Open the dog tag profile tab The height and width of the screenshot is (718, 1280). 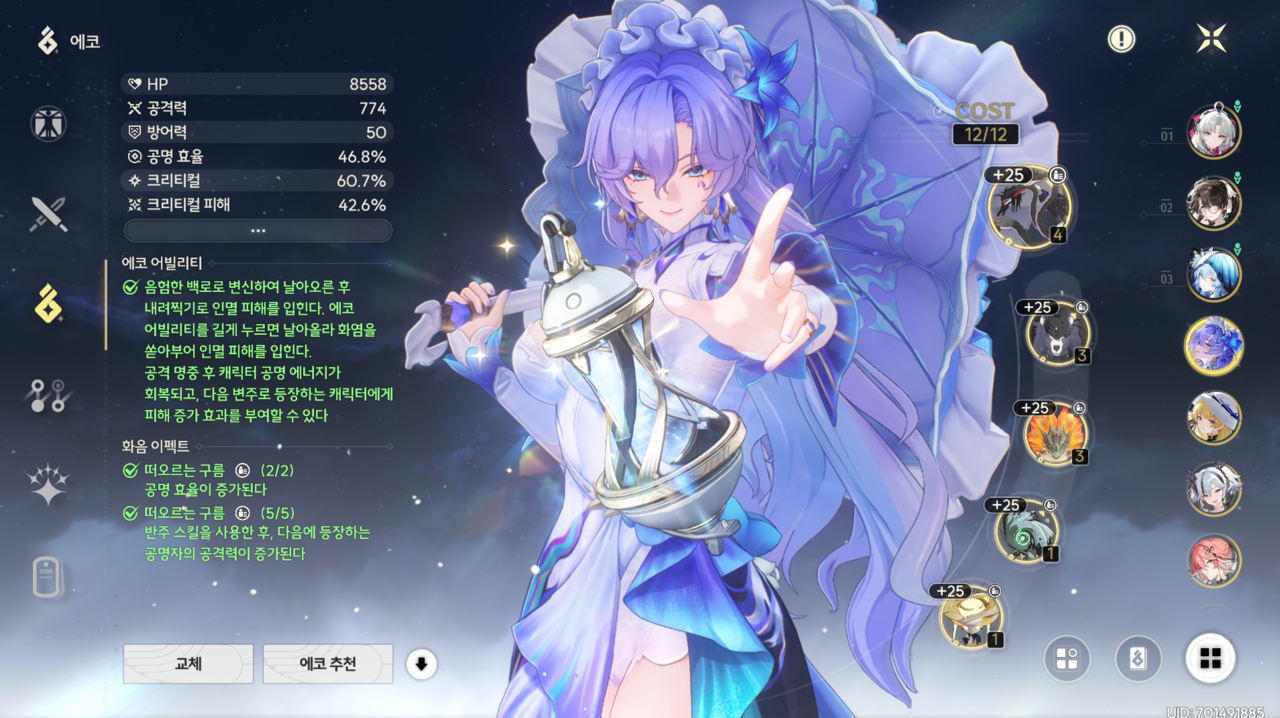(x=48, y=576)
